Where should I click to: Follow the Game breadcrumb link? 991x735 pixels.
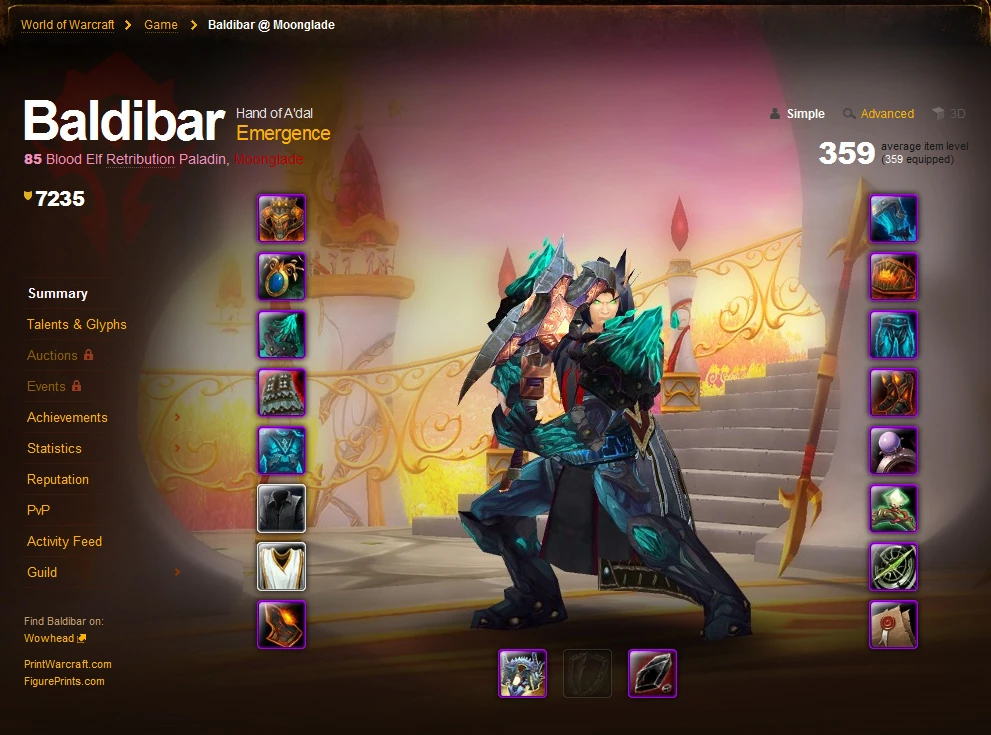[x=161, y=25]
